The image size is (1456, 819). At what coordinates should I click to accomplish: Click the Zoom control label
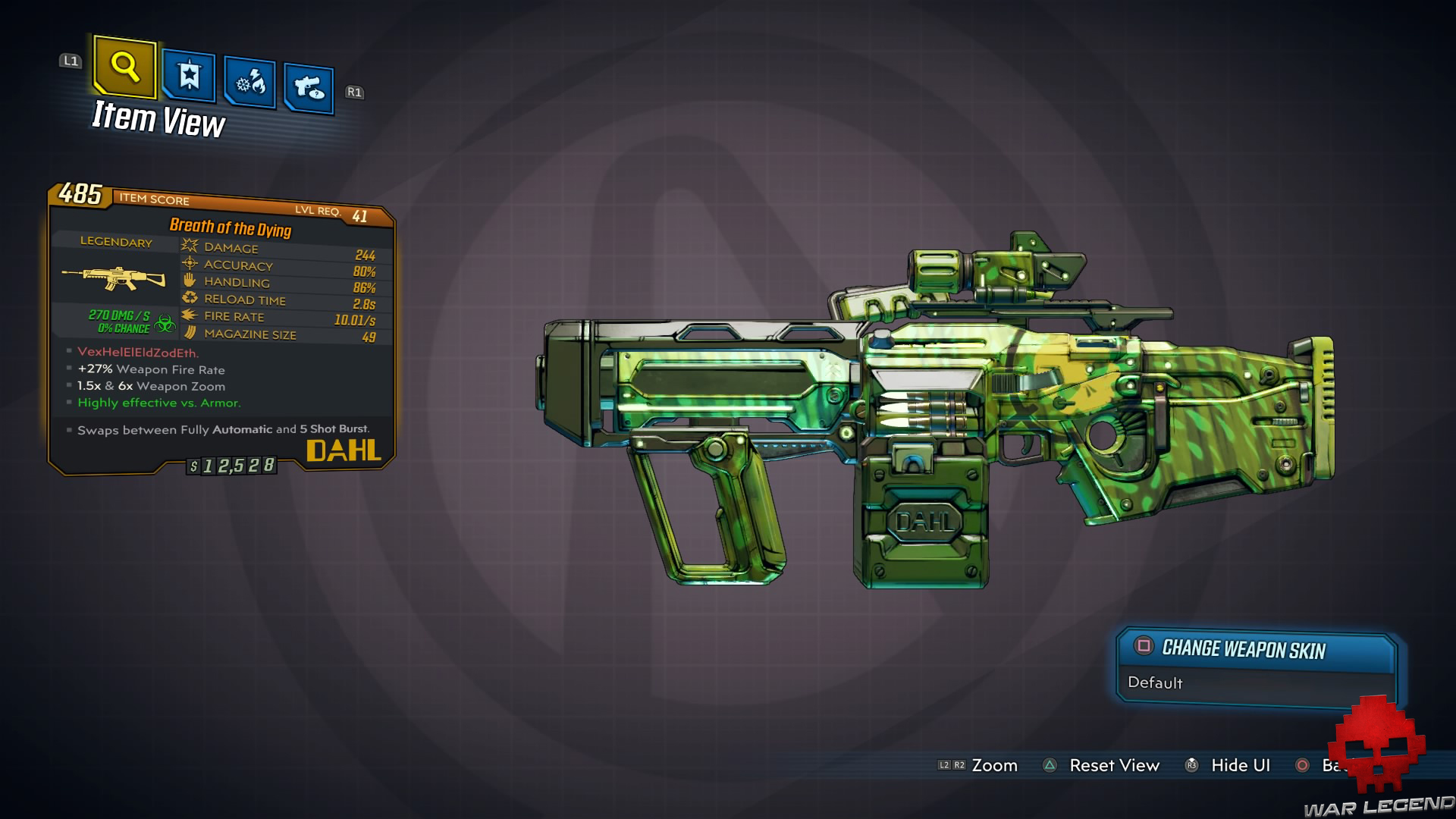point(996,765)
